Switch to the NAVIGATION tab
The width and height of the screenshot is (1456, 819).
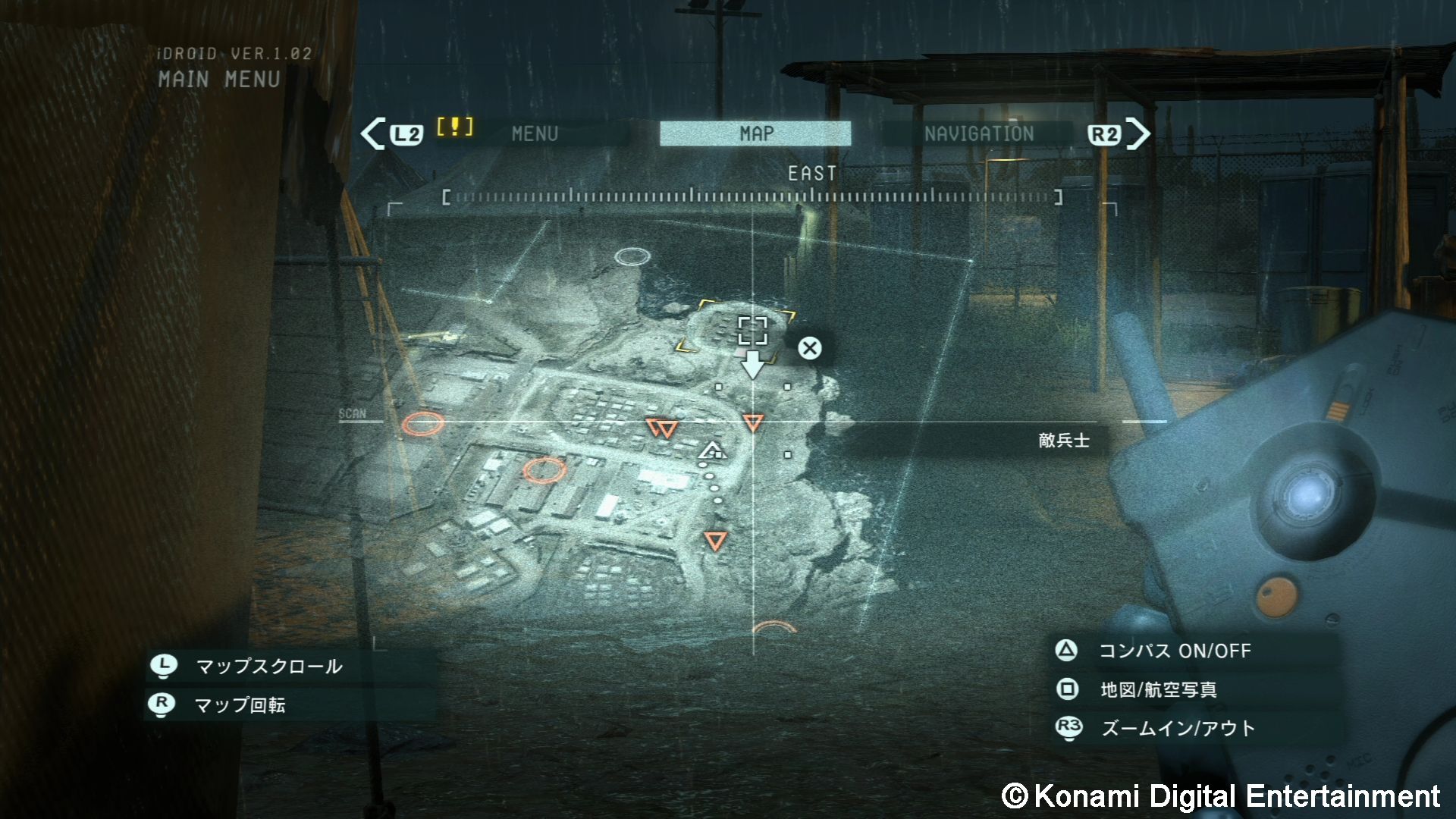pos(978,133)
